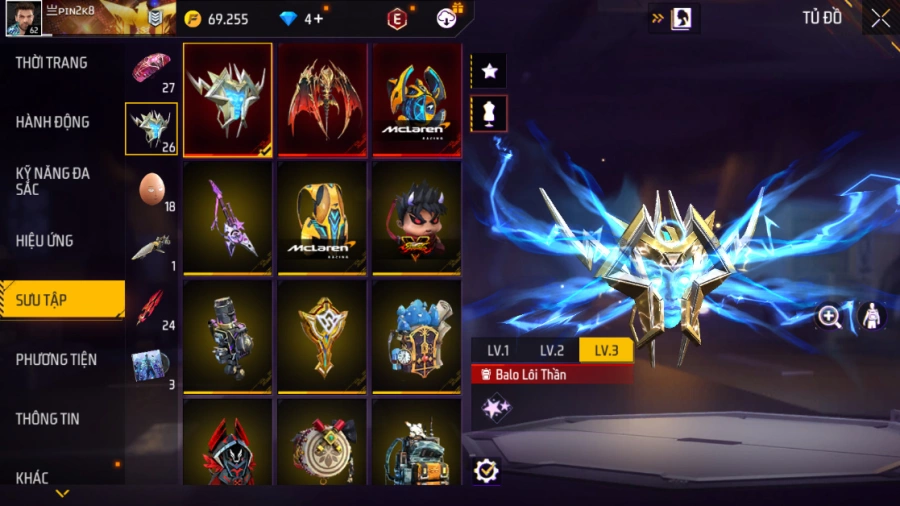Pick the blue McLaren helmet backpack
Screen dimensions: 900x506
tap(417, 98)
